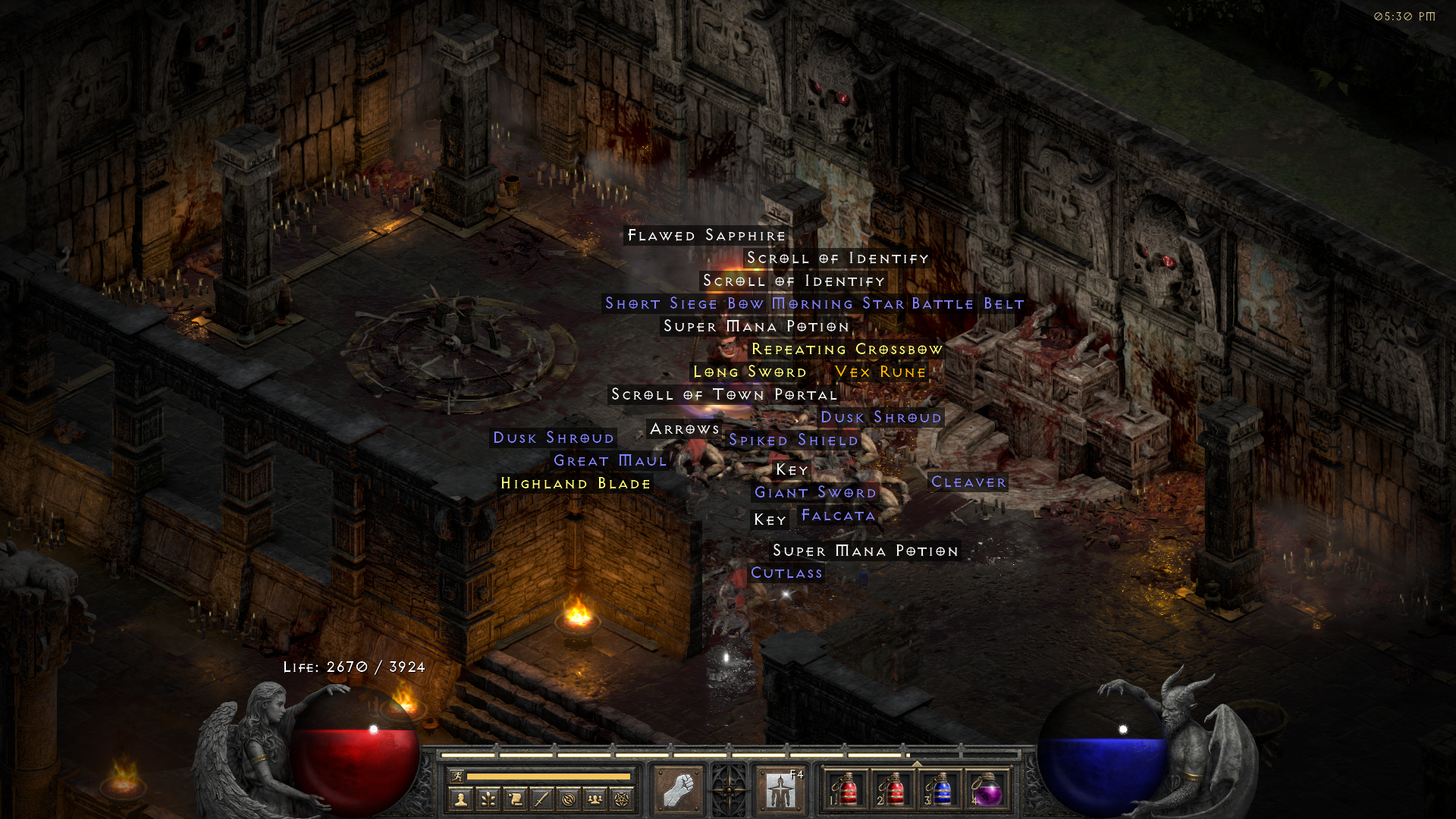Take the Highland Blade
The height and width of the screenshot is (819, 1456).
(575, 483)
